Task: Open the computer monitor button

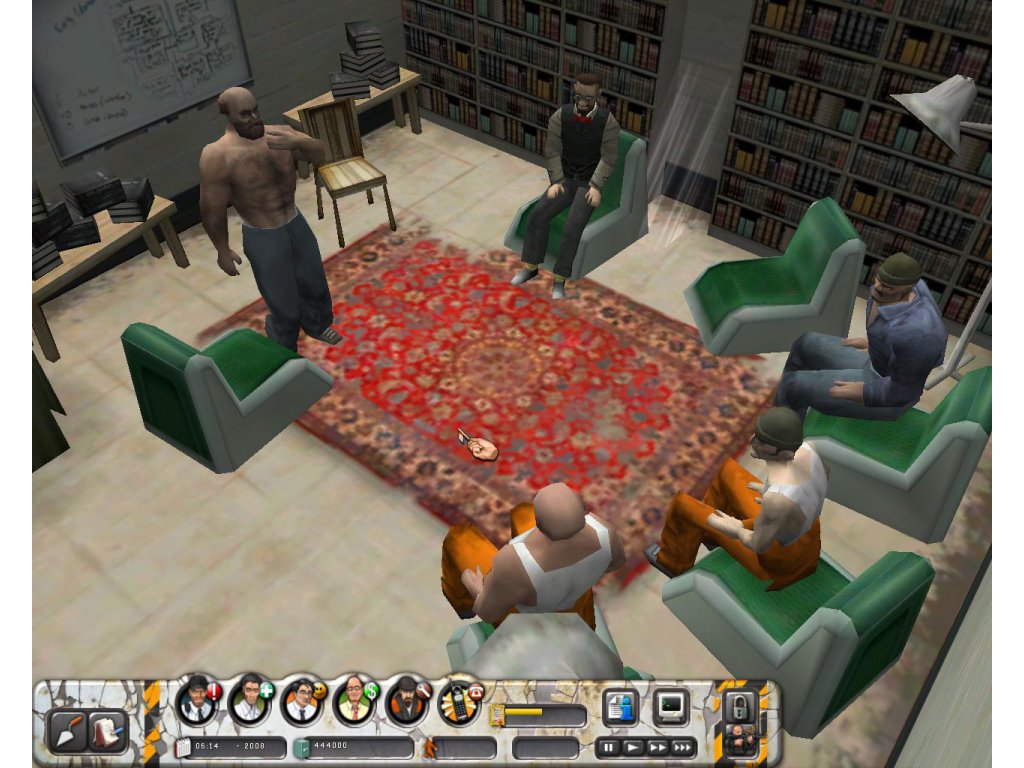Action: click(670, 707)
